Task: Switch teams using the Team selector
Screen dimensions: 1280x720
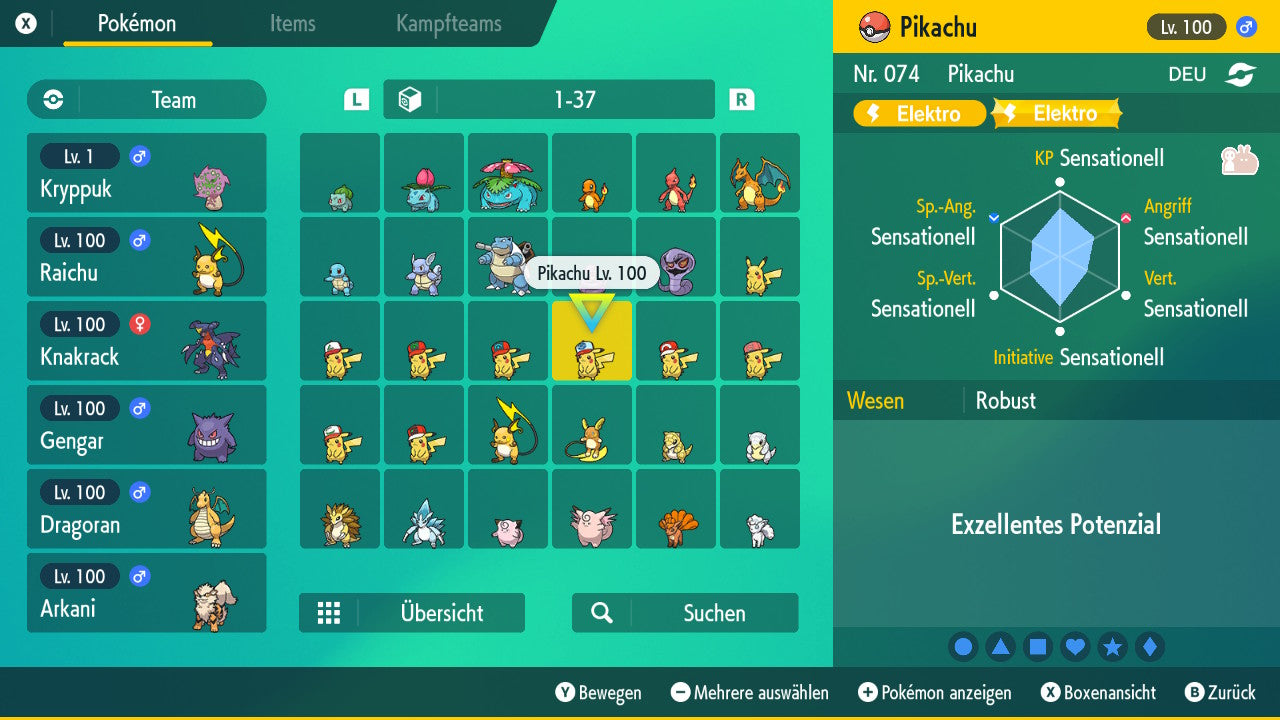Action: [146, 99]
